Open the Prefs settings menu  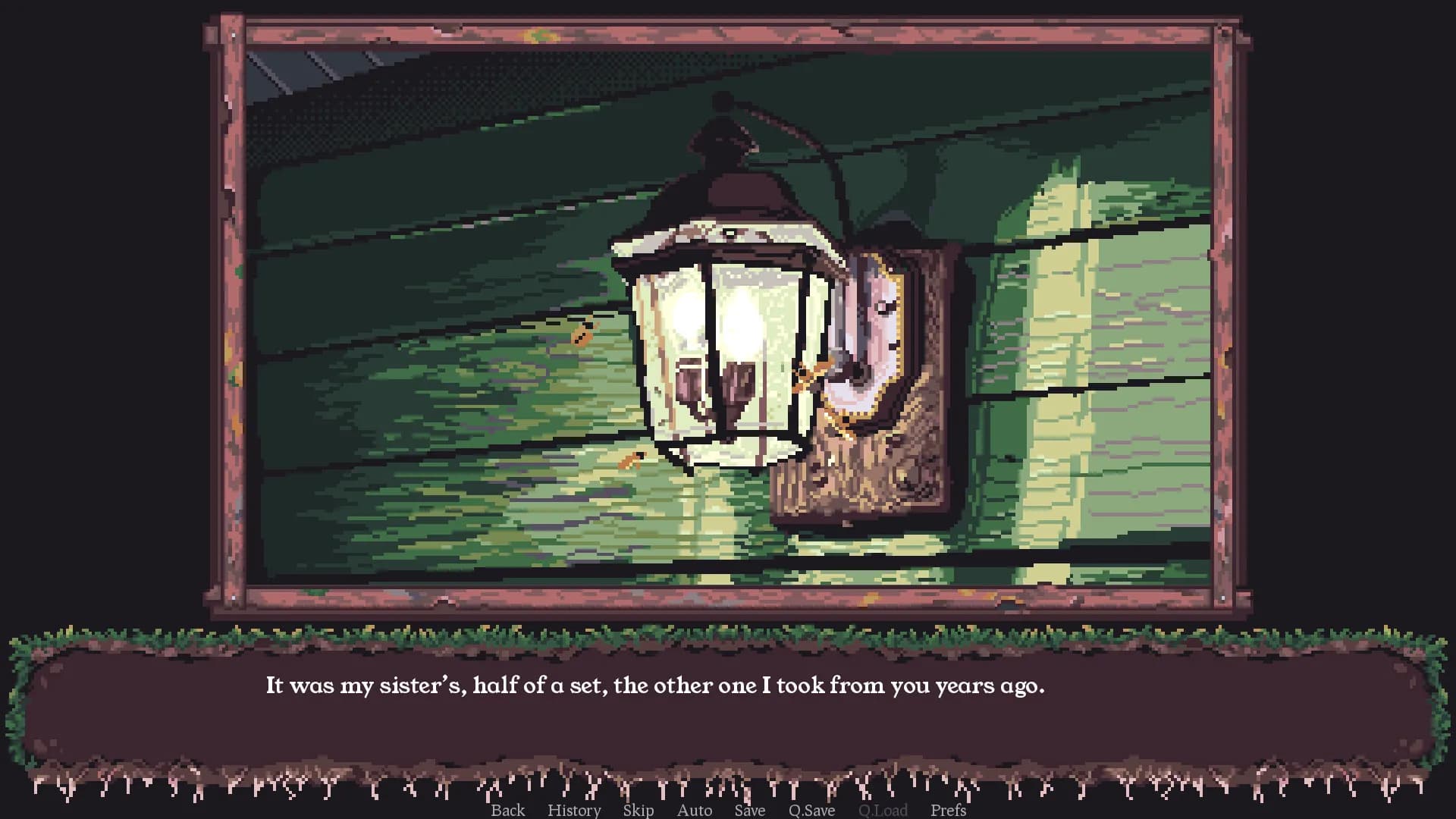(948, 810)
